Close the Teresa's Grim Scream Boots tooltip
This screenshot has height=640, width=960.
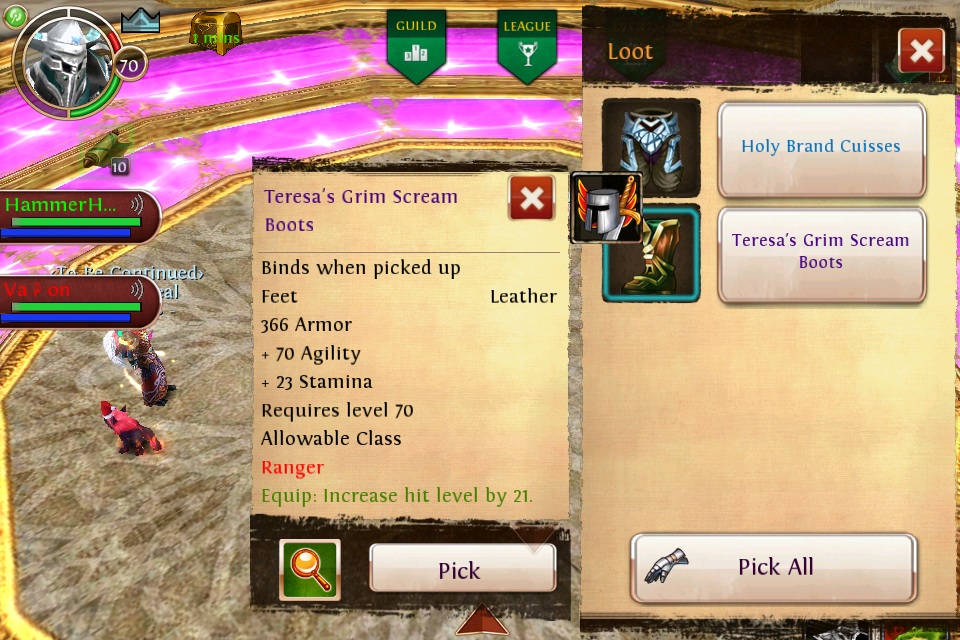[531, 198]
